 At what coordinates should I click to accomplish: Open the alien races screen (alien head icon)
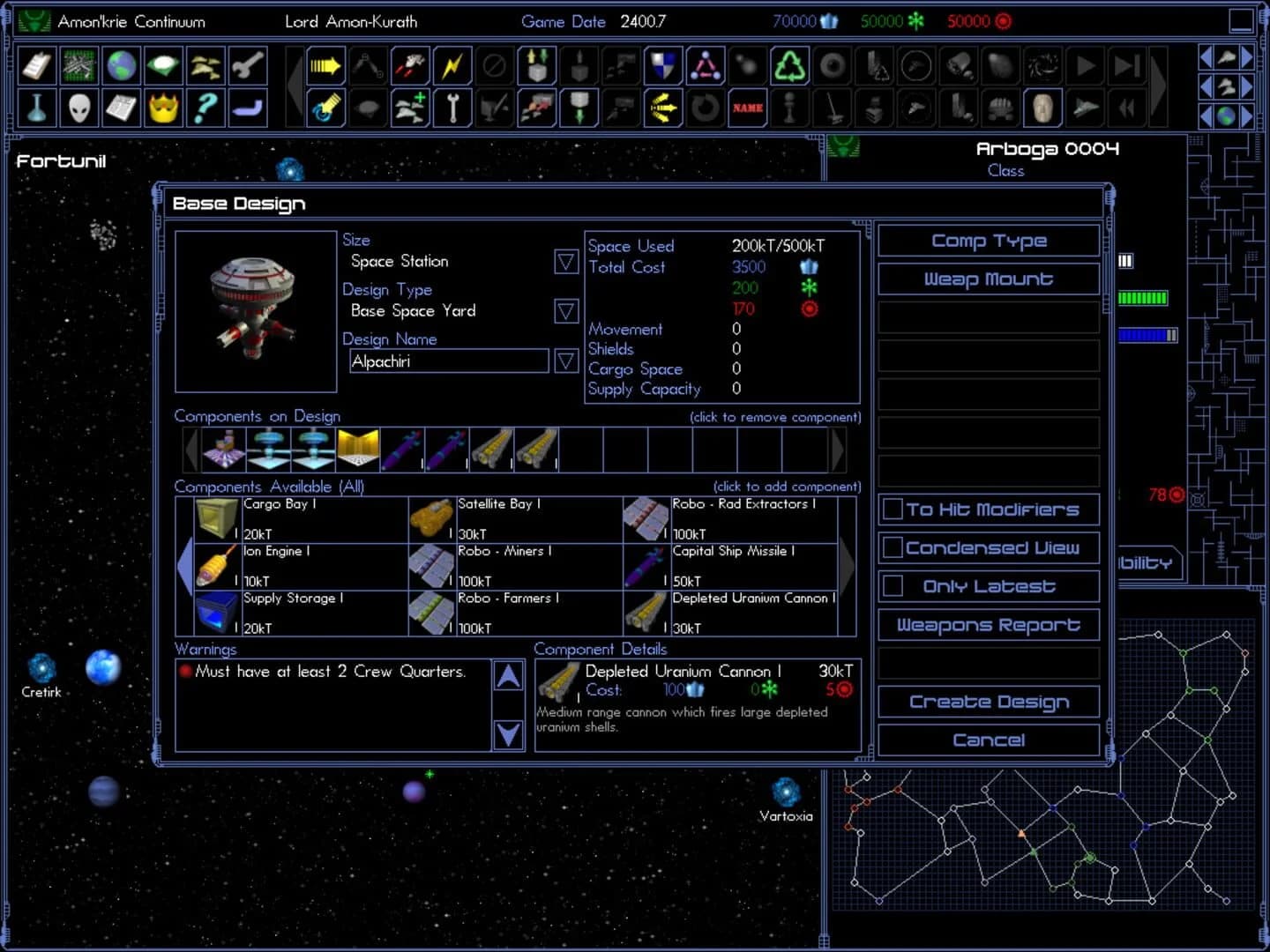tap(78, 108)
